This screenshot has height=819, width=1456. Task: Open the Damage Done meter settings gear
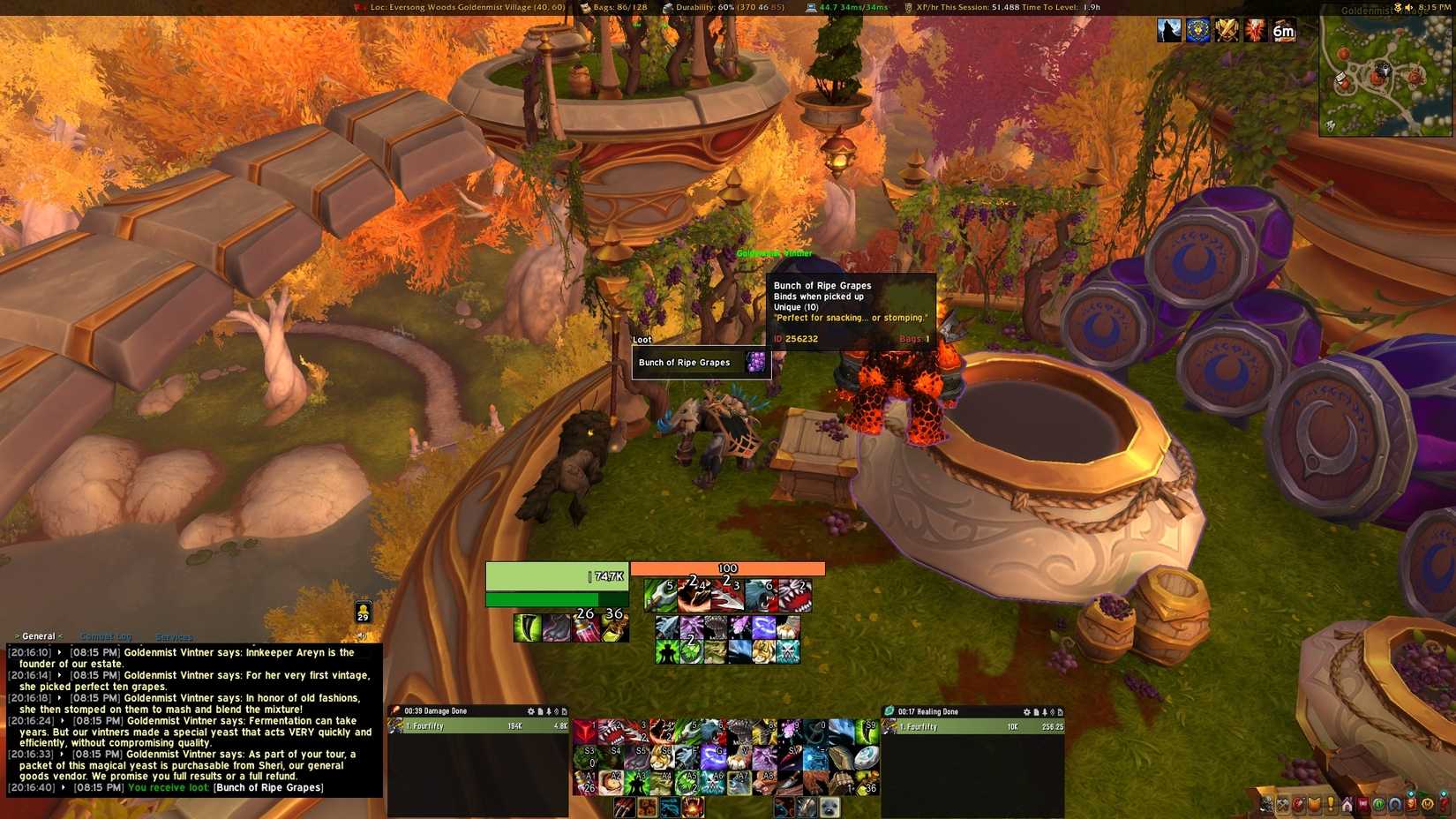point(530,711)
